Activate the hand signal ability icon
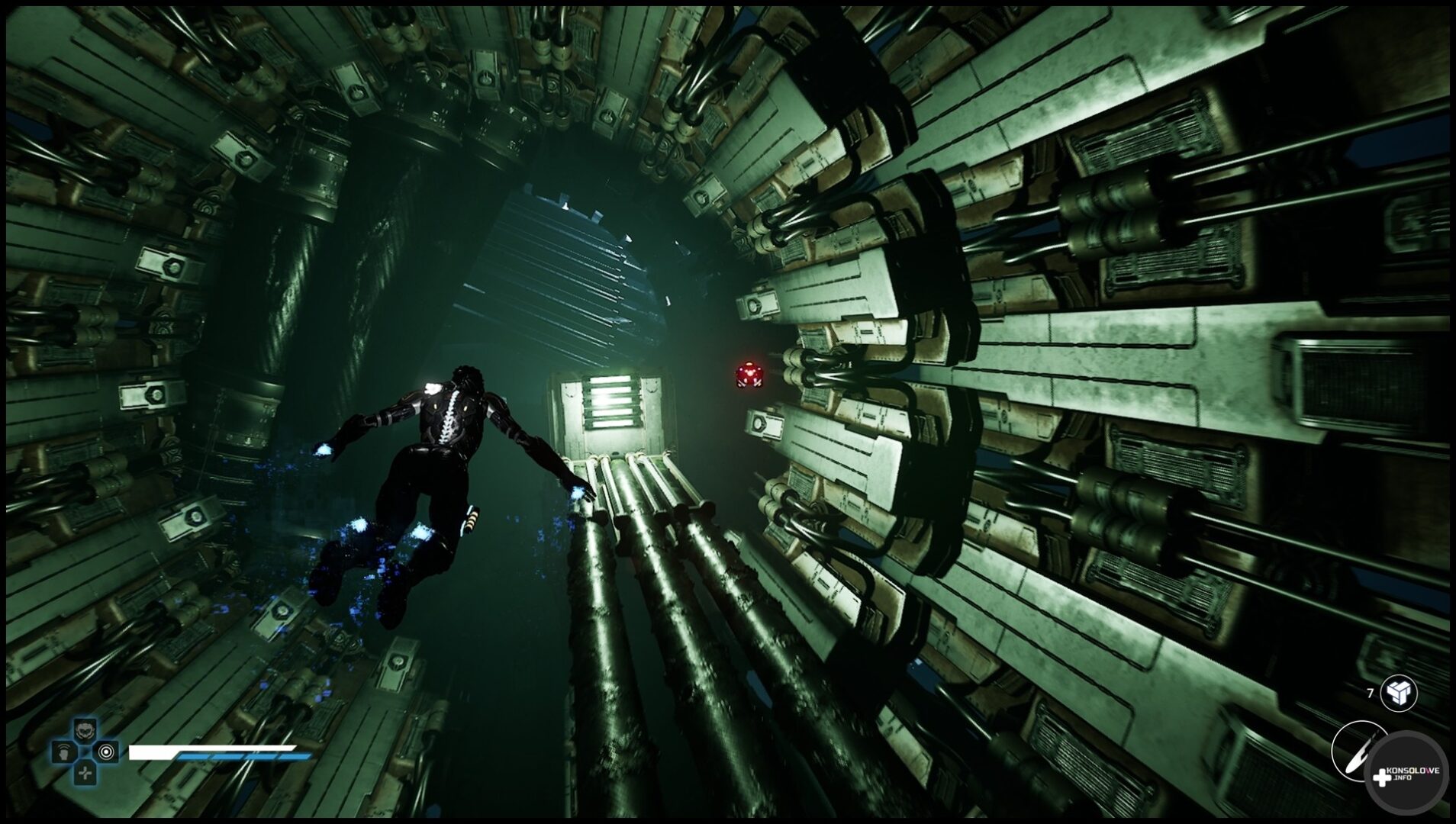The height and width of the screenshot is (824, 1456). (x=63, y=752)
